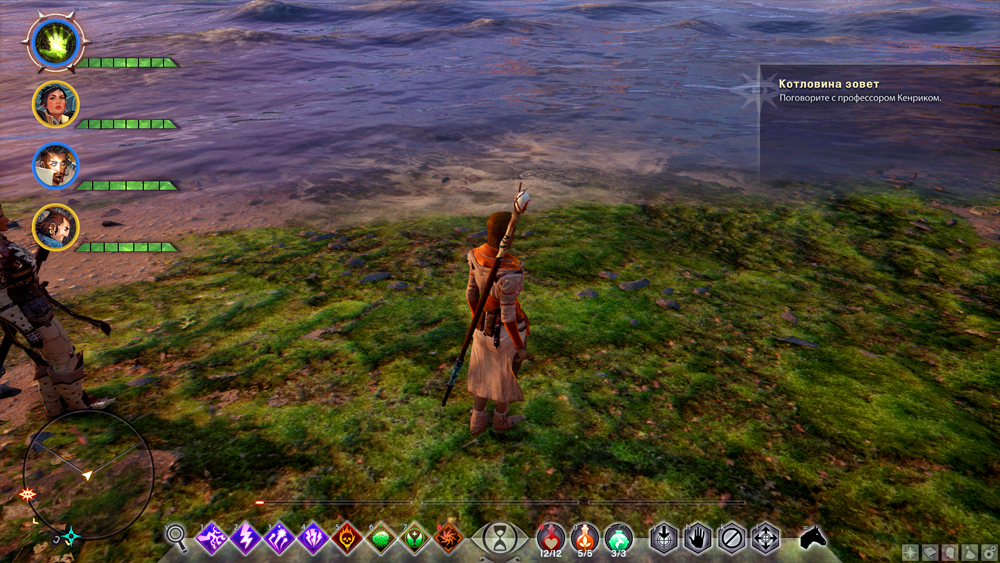
Task: Select the green glowing hand Inquisitor portrait
Action: point(53,42)
